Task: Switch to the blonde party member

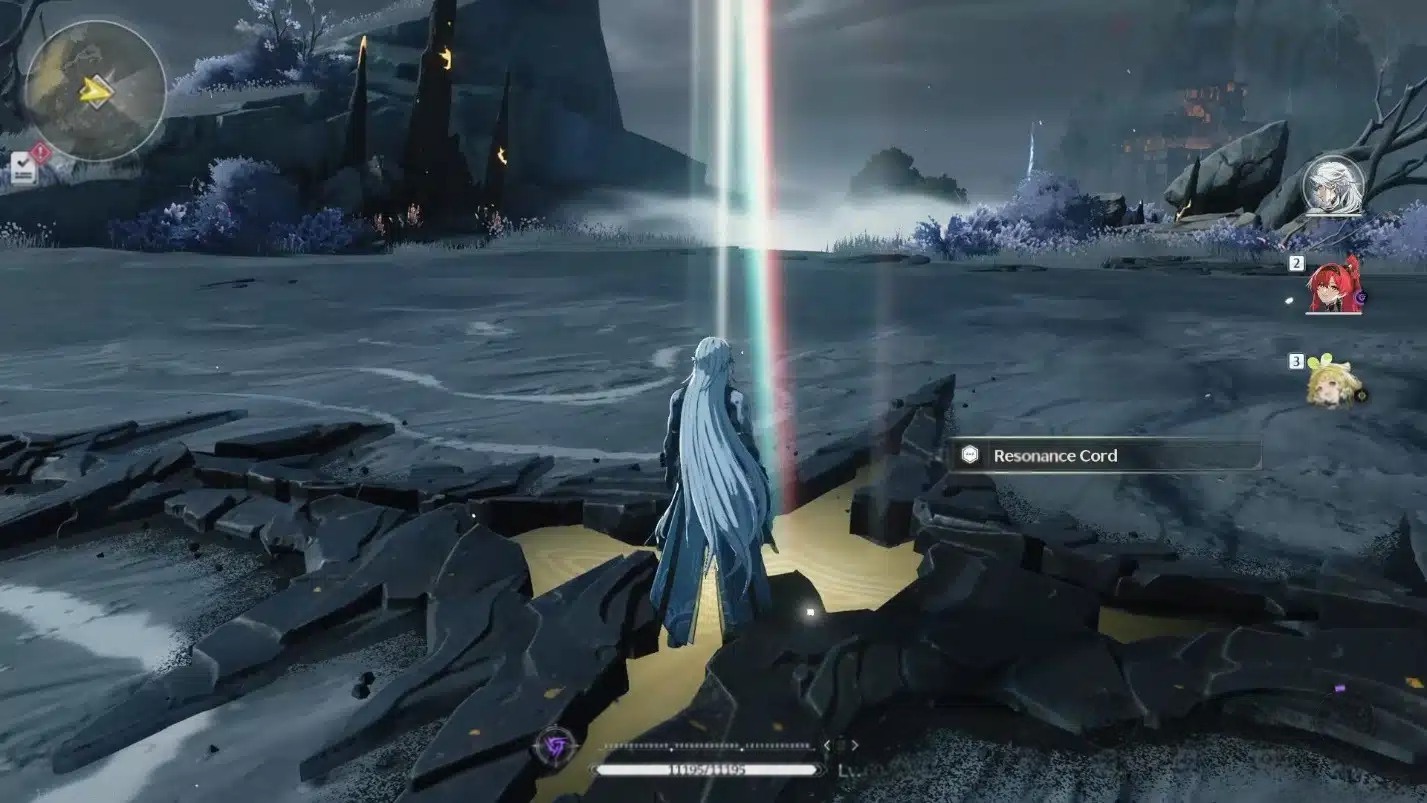Action: point(1332,384)
